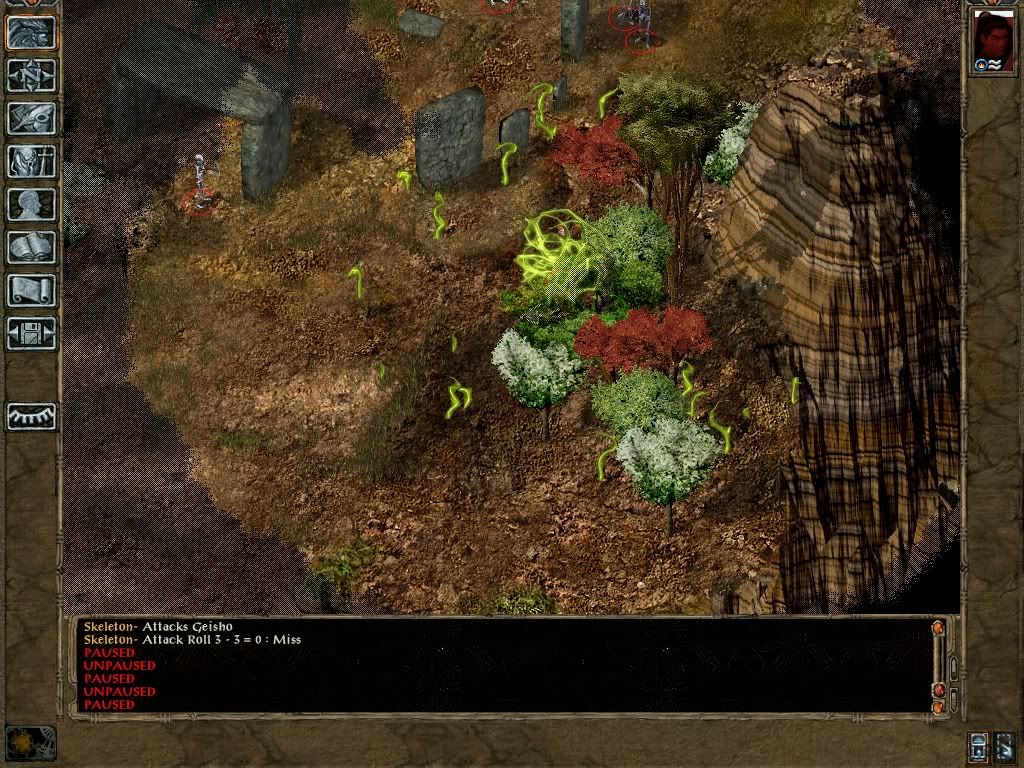Click the select-all party button

979,746
